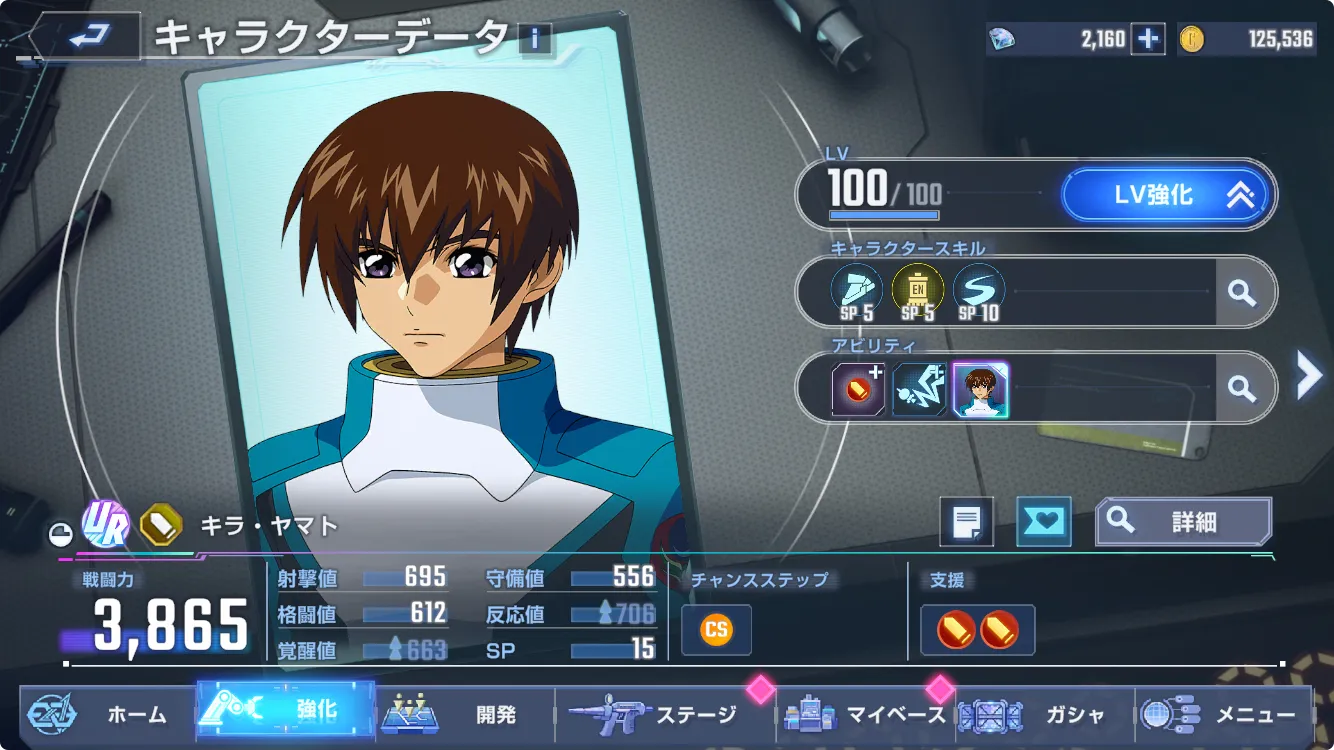This screenshot has height=750, width=1334.
Task: Show the next character with right arrow
Action: [x=1308, y=376]
